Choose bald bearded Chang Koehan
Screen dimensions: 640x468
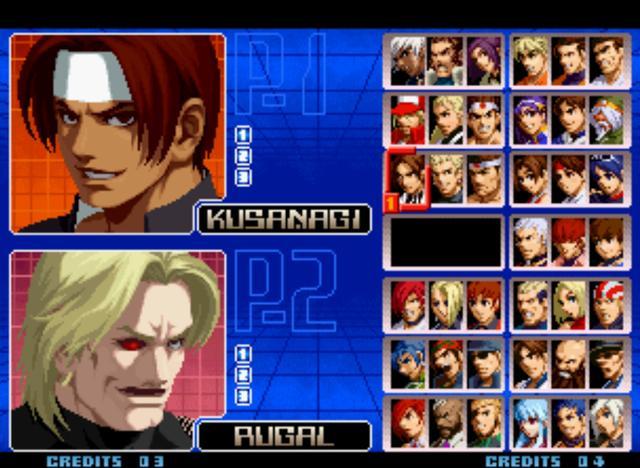(x=569, y=363)
